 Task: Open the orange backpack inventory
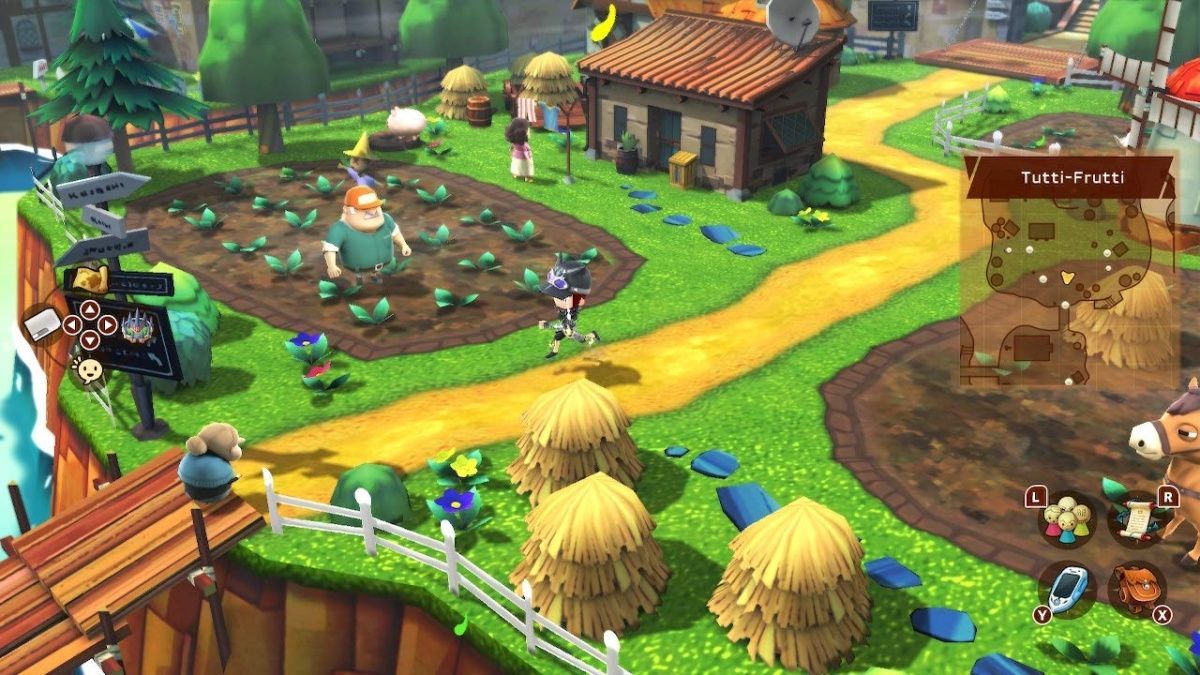(x=1137, y=588)
